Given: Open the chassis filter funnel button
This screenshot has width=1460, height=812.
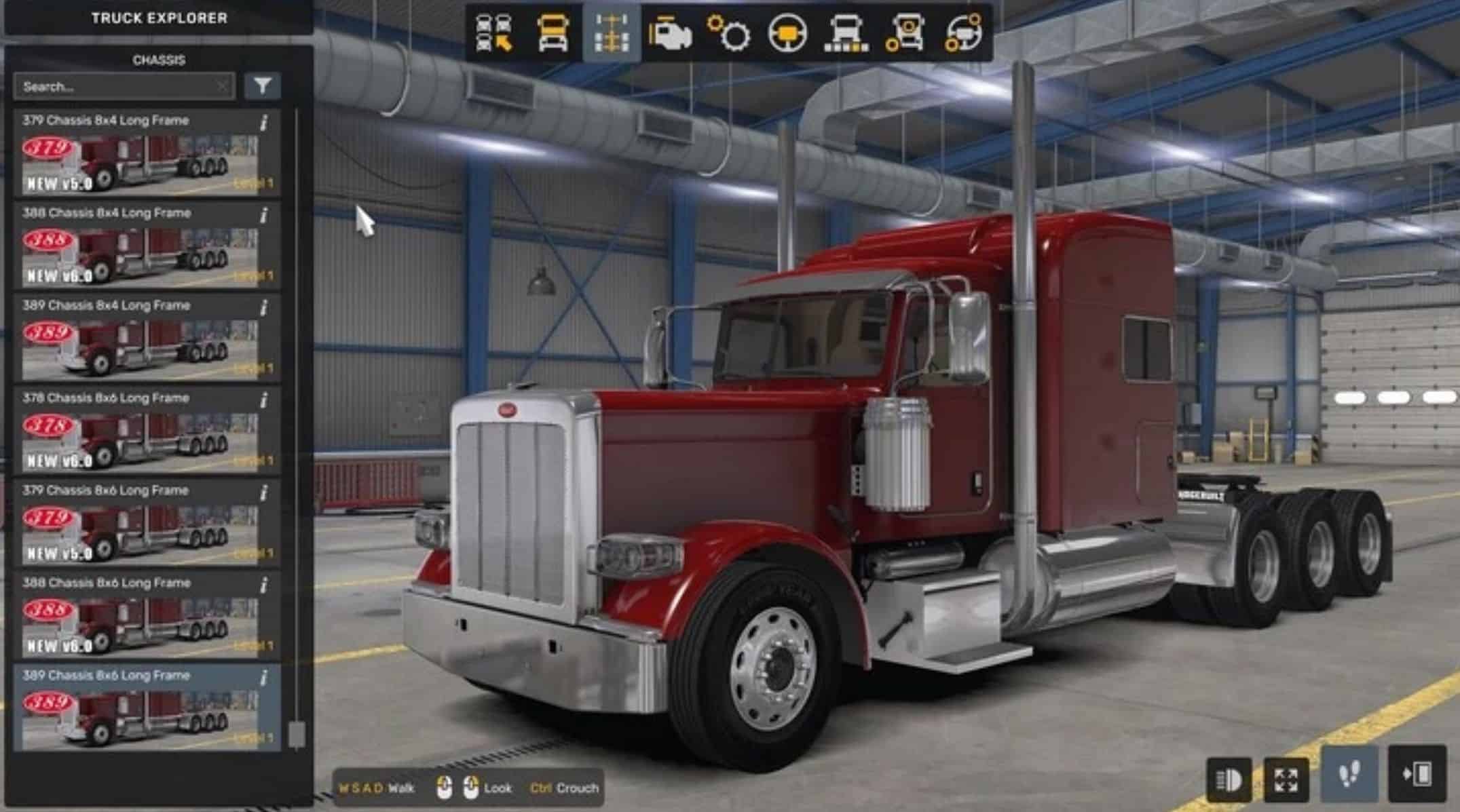Looking at the screenshot, I should [263, 86].
